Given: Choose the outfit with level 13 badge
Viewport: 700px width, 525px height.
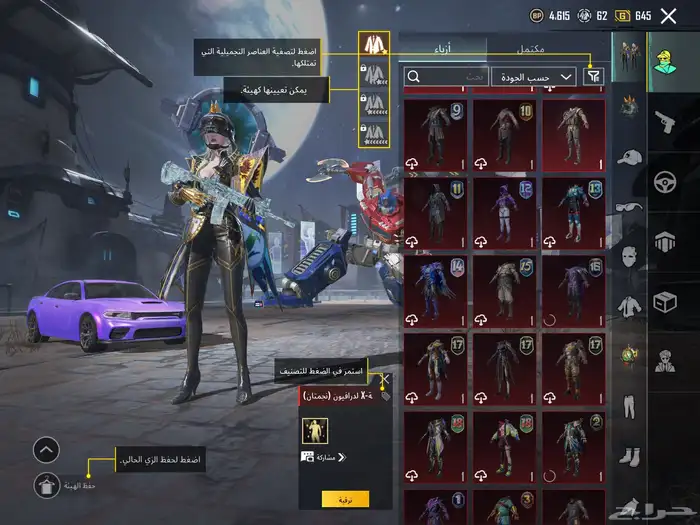Looking at the screenshot, I should (573, 213).
